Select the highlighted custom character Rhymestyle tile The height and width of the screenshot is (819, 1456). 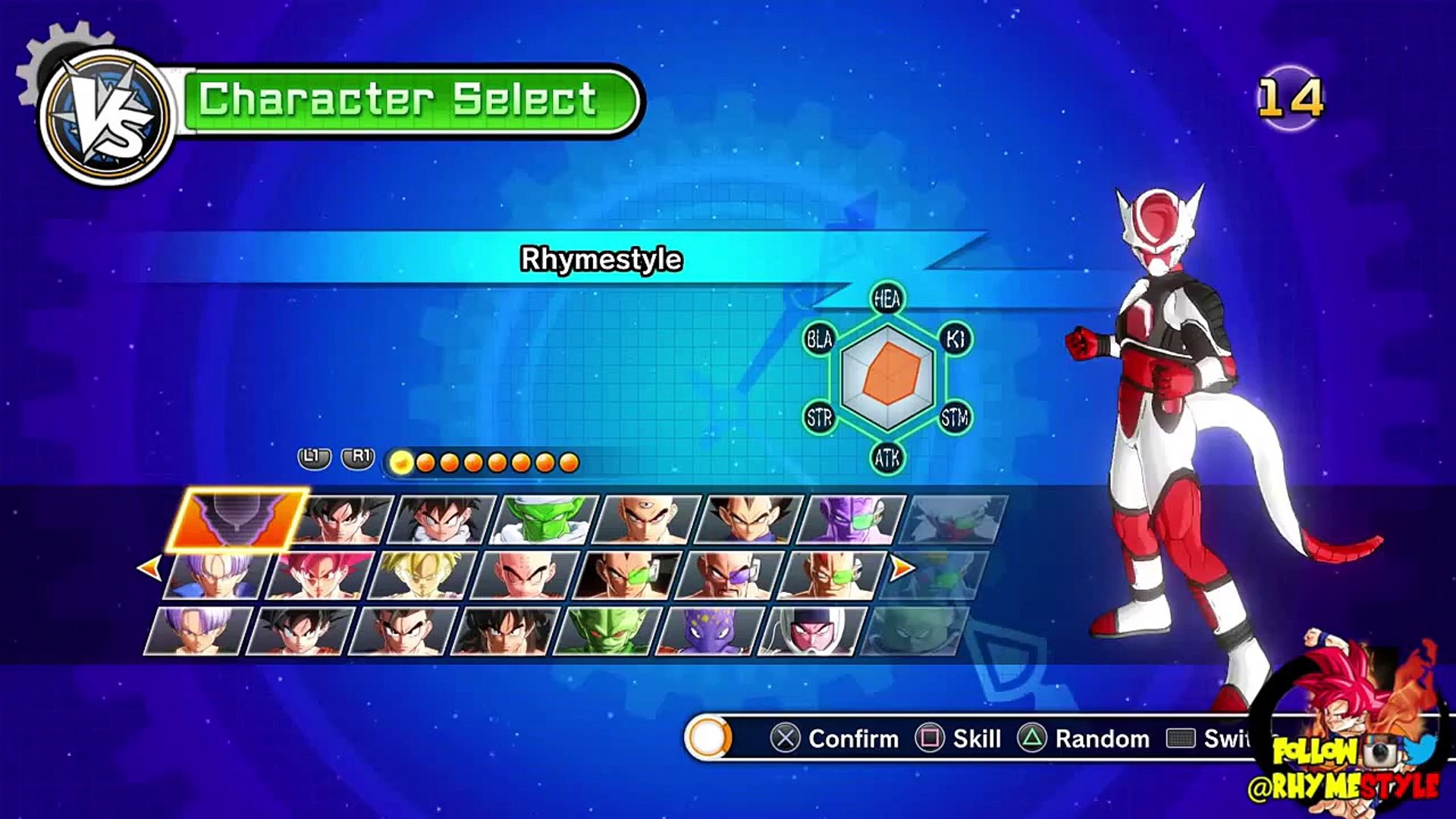click(x=237, y=519)
